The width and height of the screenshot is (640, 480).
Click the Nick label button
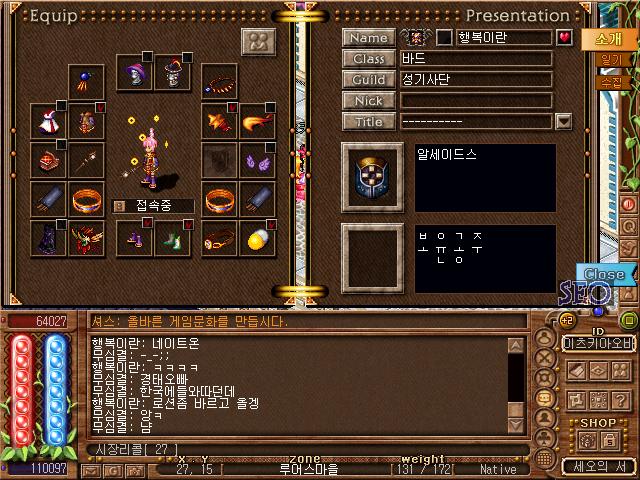point(368,101)
